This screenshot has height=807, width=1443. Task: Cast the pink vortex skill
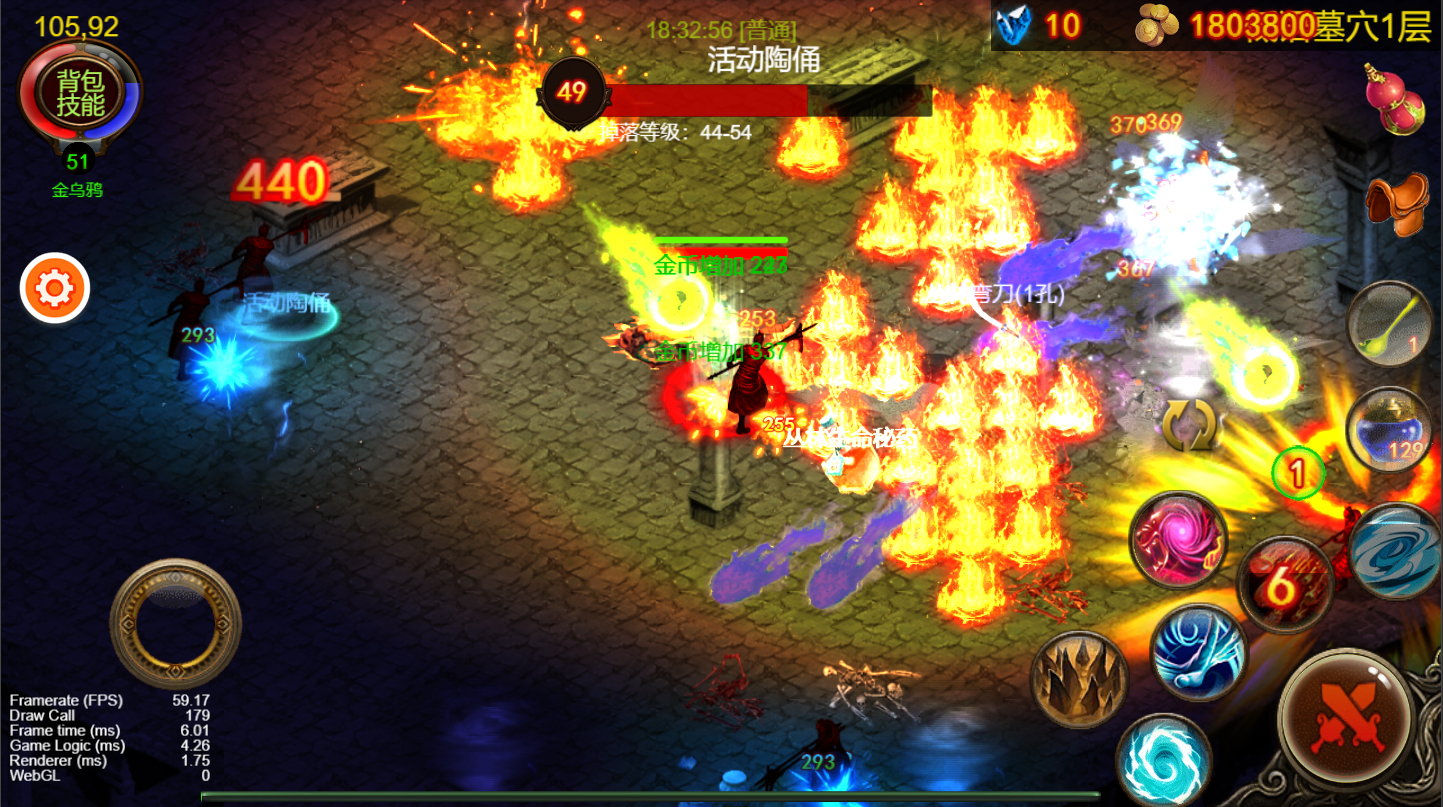(x=1178, y=540)
